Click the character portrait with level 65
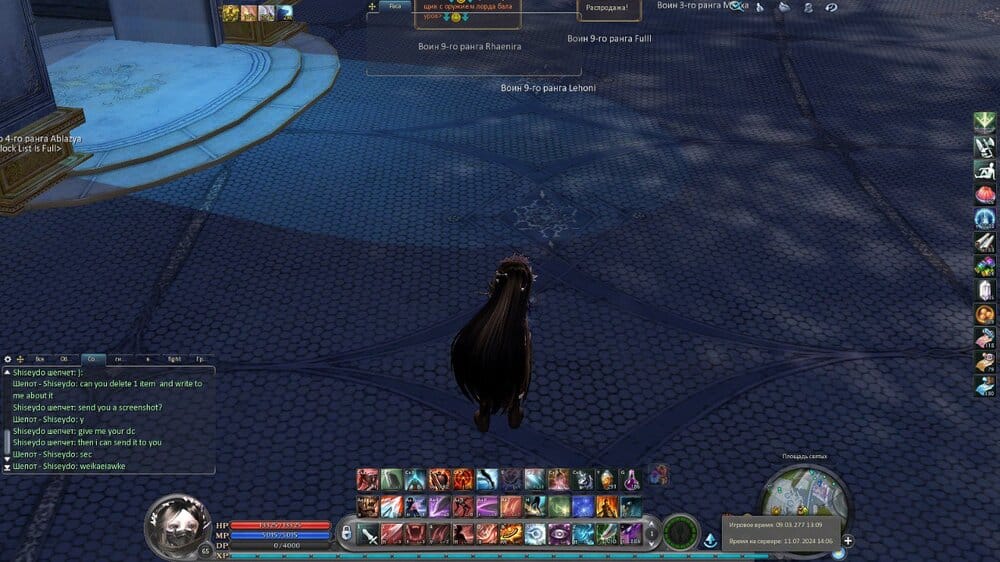 pos(178,523)
